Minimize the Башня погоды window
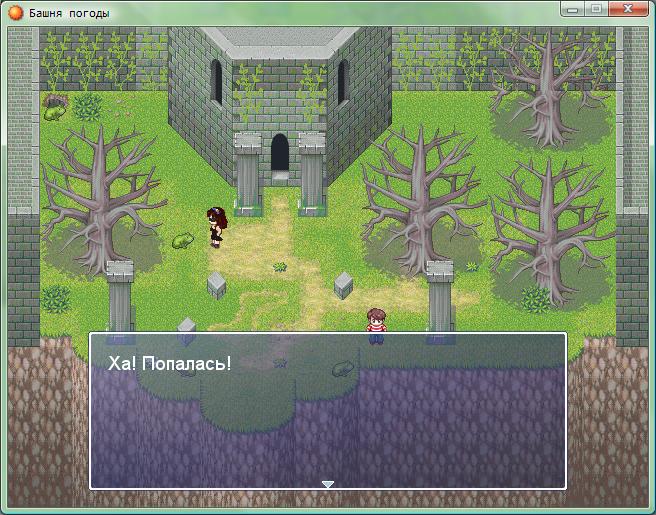The height and width of the screenshot is (515, 656). [572, 9]
